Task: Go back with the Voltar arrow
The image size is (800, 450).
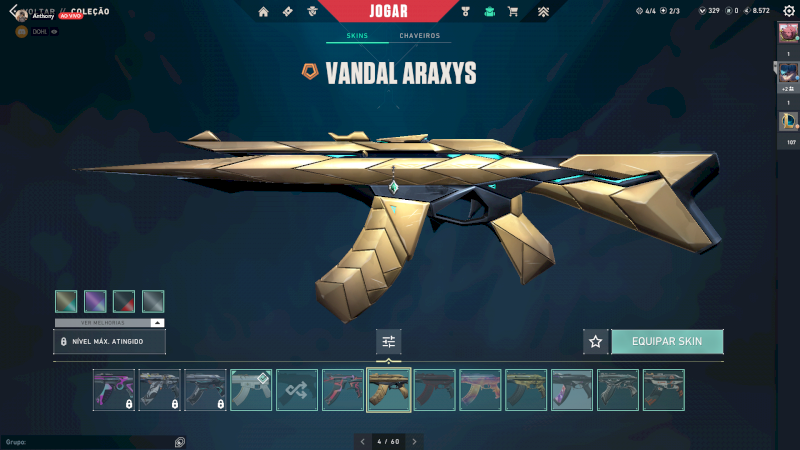Action: (x=13, y=11)
